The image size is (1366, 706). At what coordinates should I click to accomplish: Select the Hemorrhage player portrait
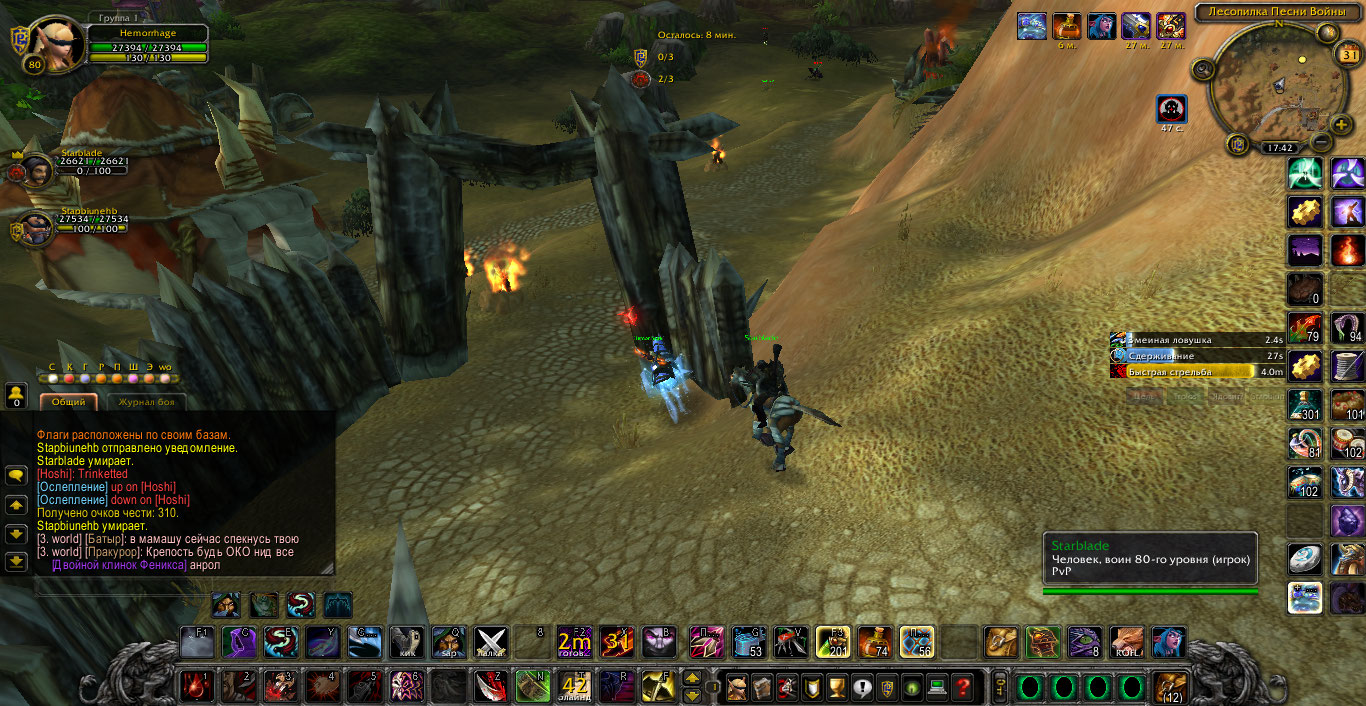57,42
